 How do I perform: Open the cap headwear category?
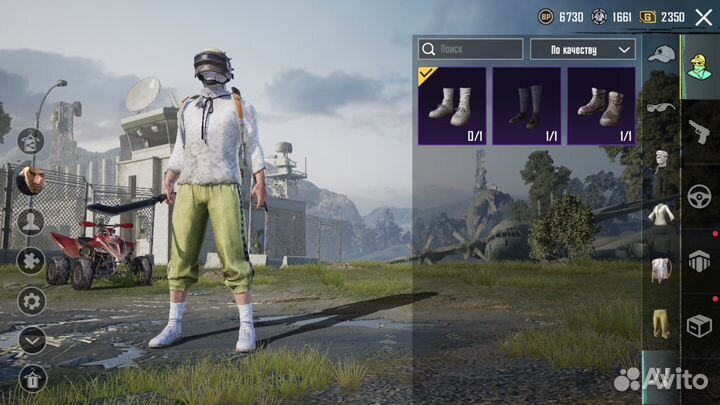tap(659, 54)
